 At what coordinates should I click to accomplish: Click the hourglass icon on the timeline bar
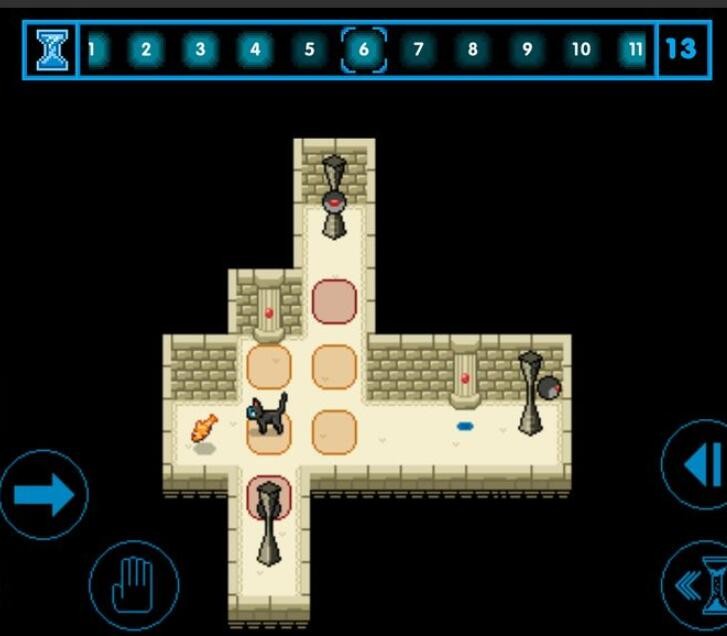(50, 49)
